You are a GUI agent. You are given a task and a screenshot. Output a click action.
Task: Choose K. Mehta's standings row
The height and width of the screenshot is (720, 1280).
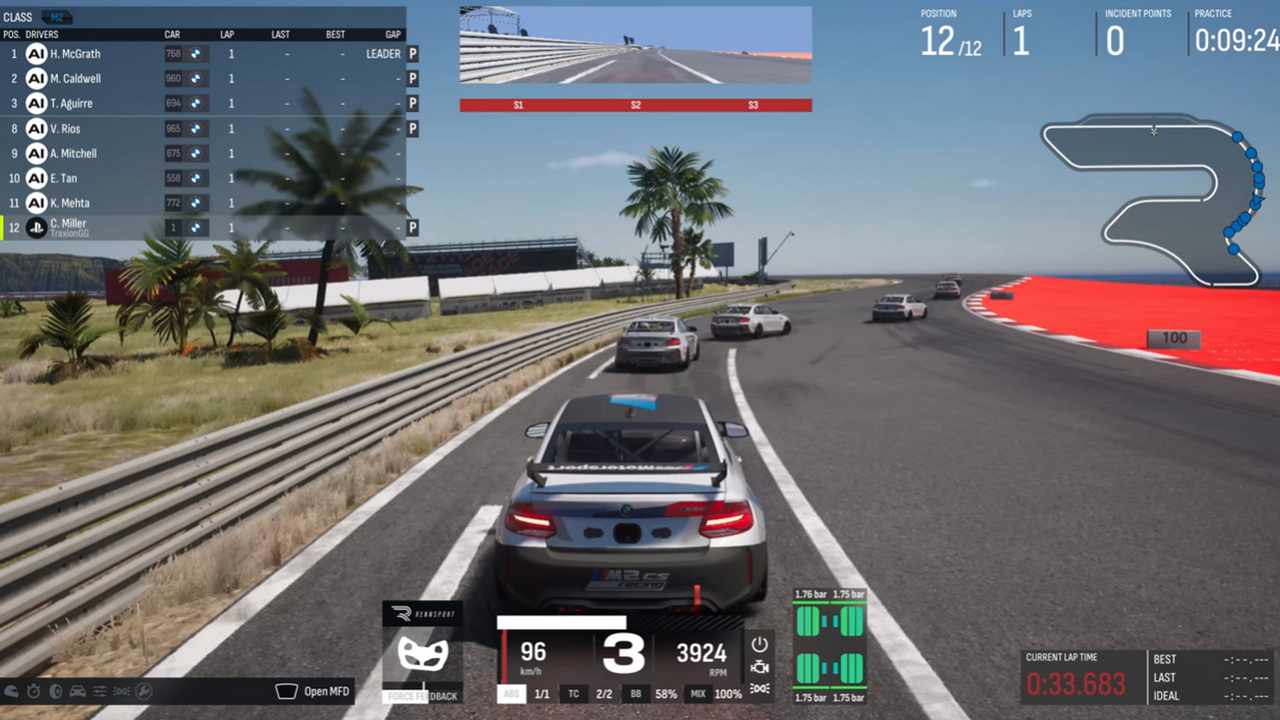point(70,204)
